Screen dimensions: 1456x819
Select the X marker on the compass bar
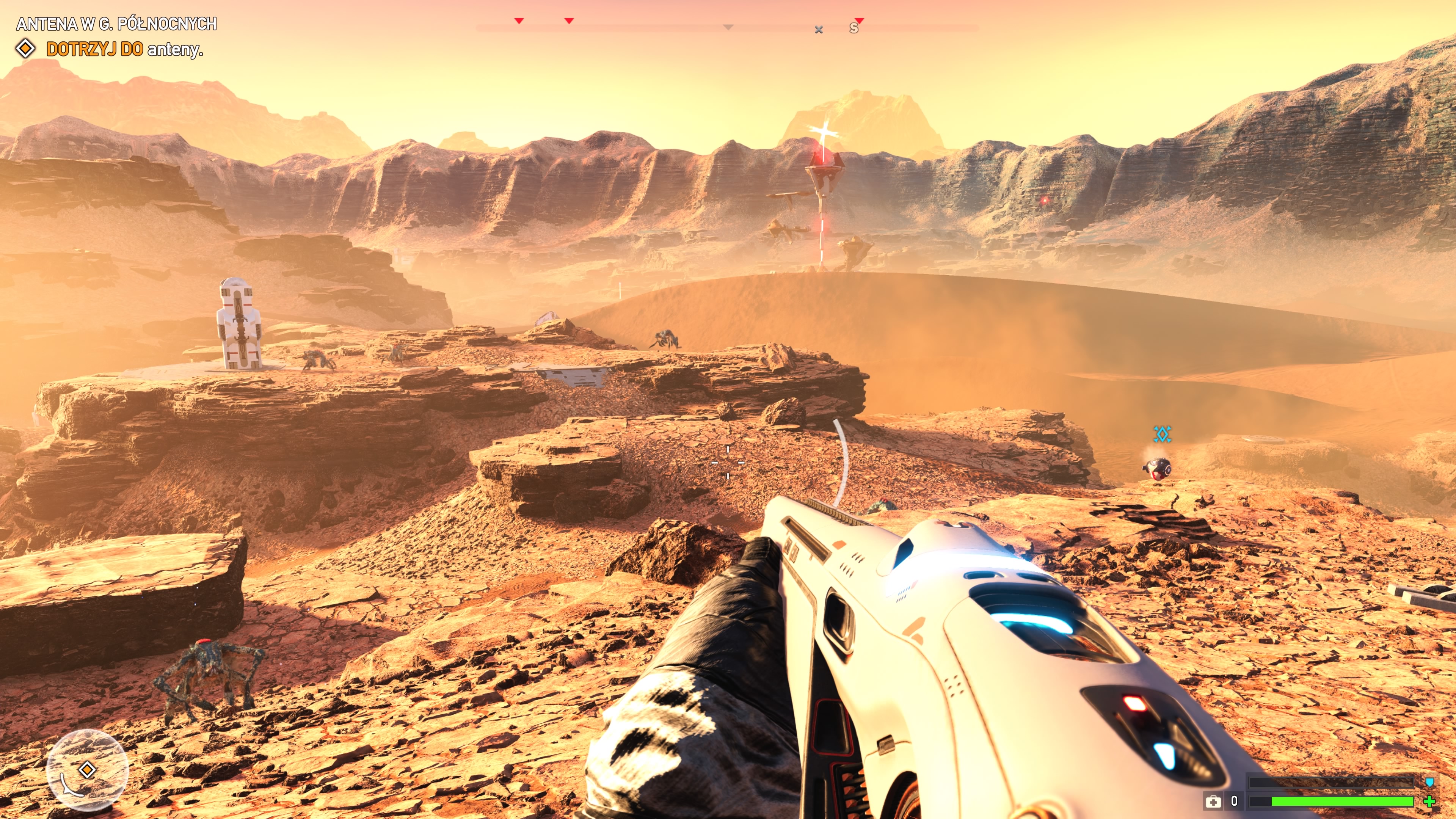tap(819, 30)
